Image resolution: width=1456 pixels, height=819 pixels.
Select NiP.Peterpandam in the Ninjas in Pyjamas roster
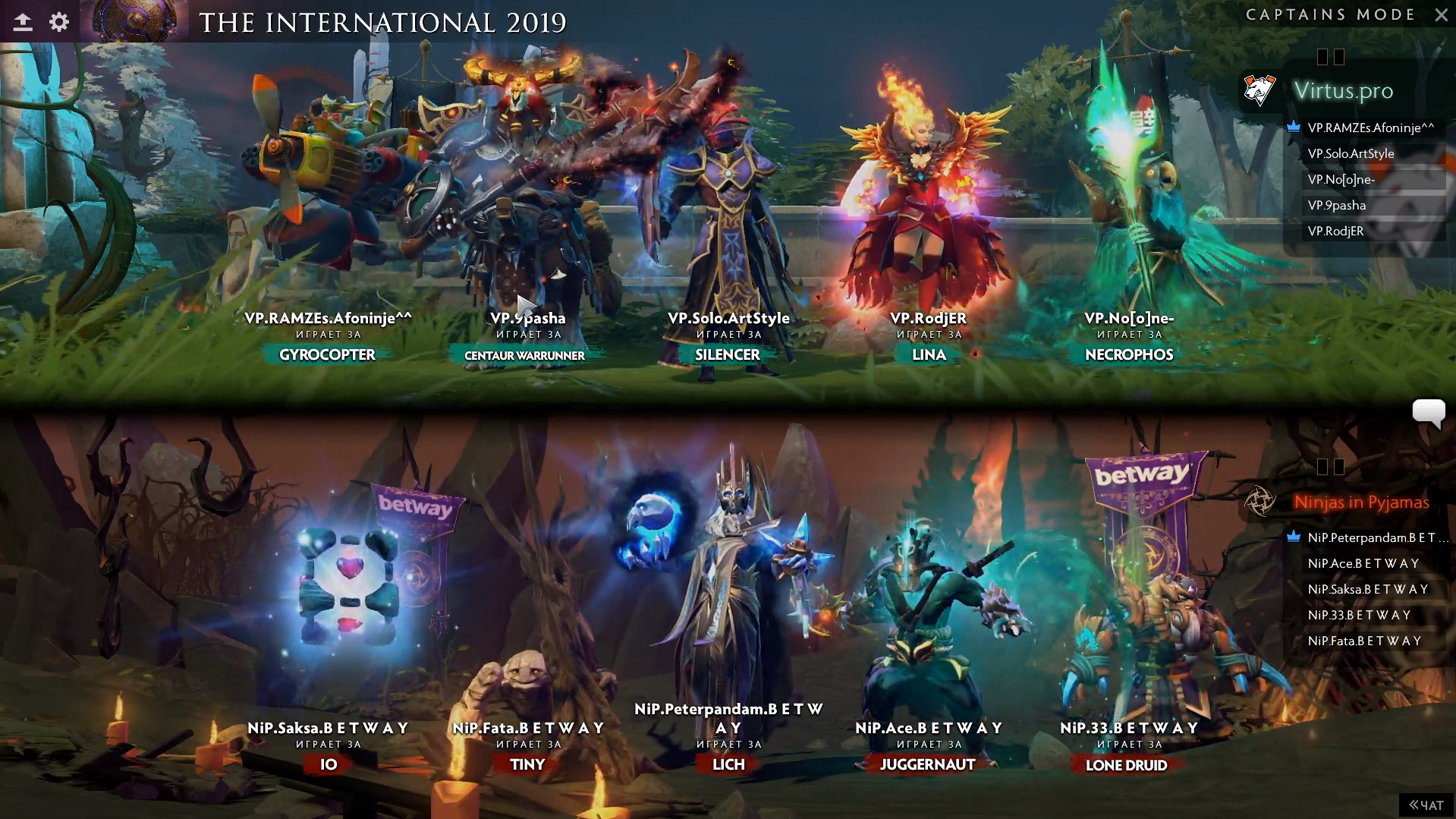[x=1371, y=537]
